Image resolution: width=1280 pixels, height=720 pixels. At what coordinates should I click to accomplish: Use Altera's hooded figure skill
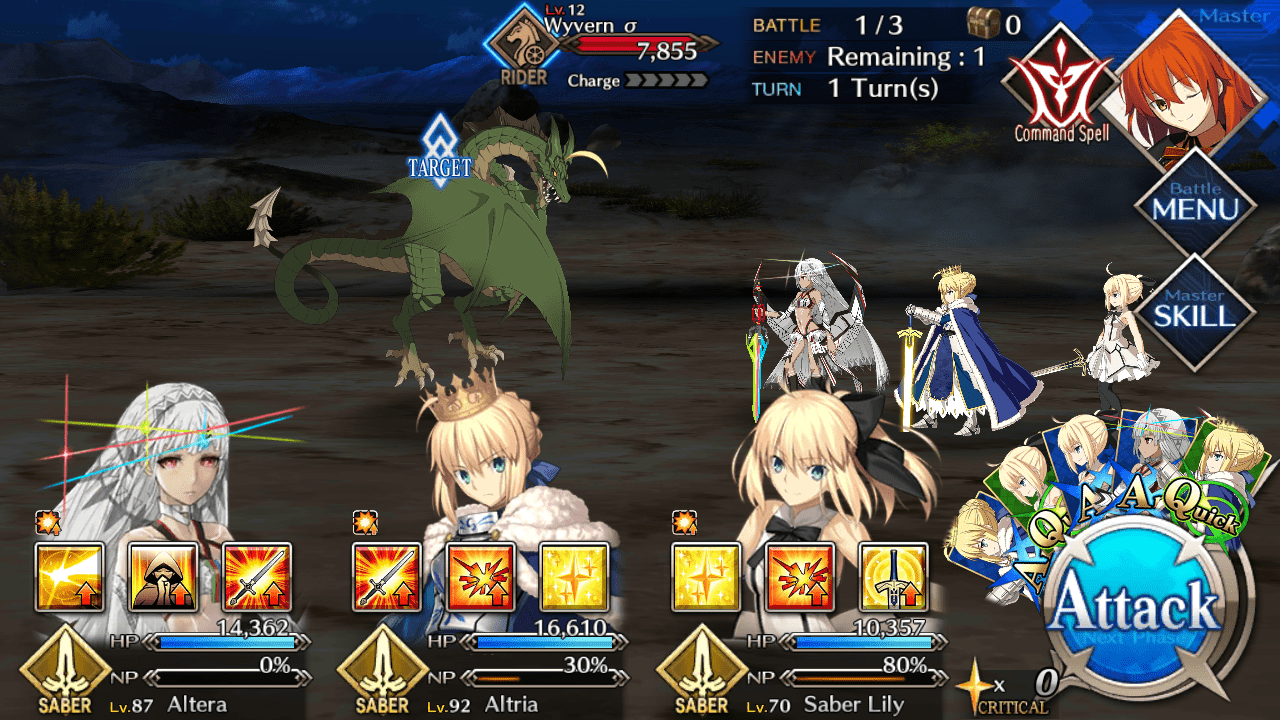tap(163, 577)
